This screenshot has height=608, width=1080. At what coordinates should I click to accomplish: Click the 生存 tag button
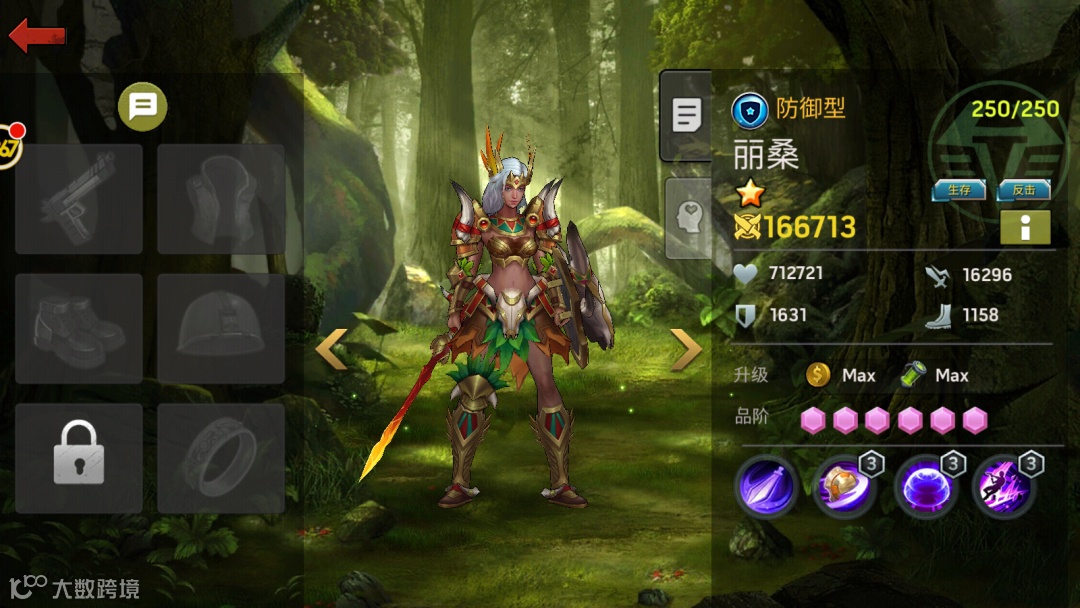pos(959,190)
